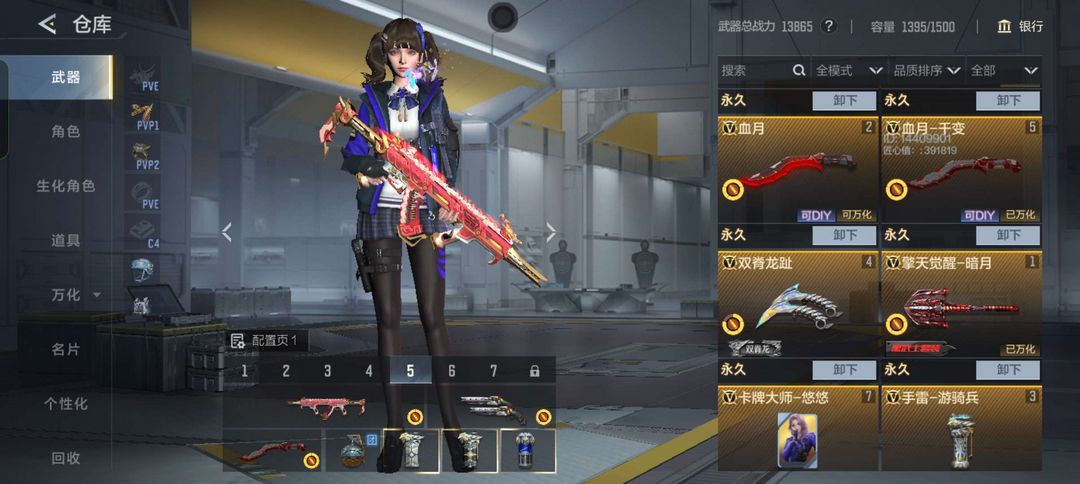1080x484 pixels.
Task: Select the 双脊龙趾 weapon card
Action: 797,305
